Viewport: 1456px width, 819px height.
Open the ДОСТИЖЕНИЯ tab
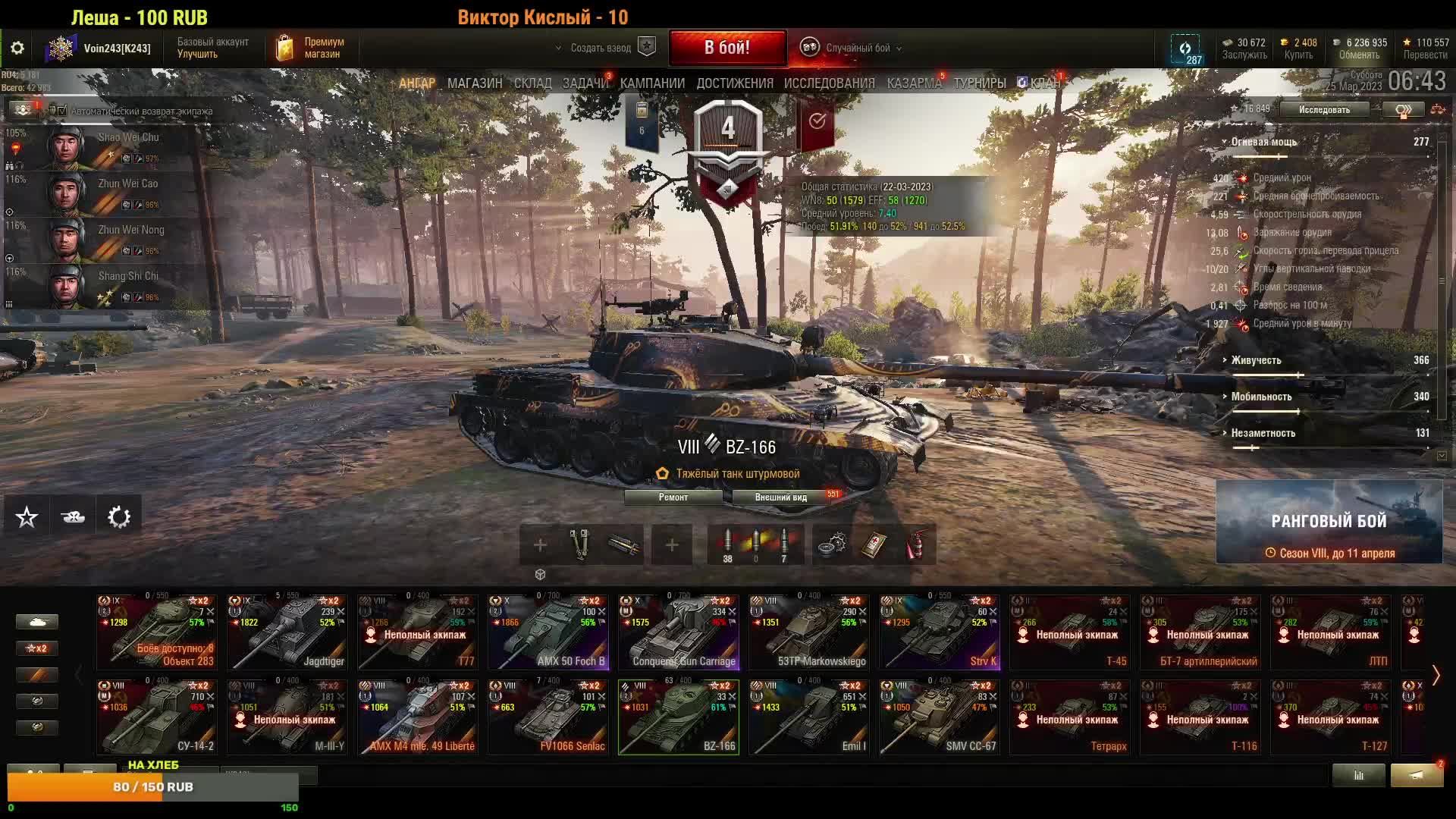[734, 83]
